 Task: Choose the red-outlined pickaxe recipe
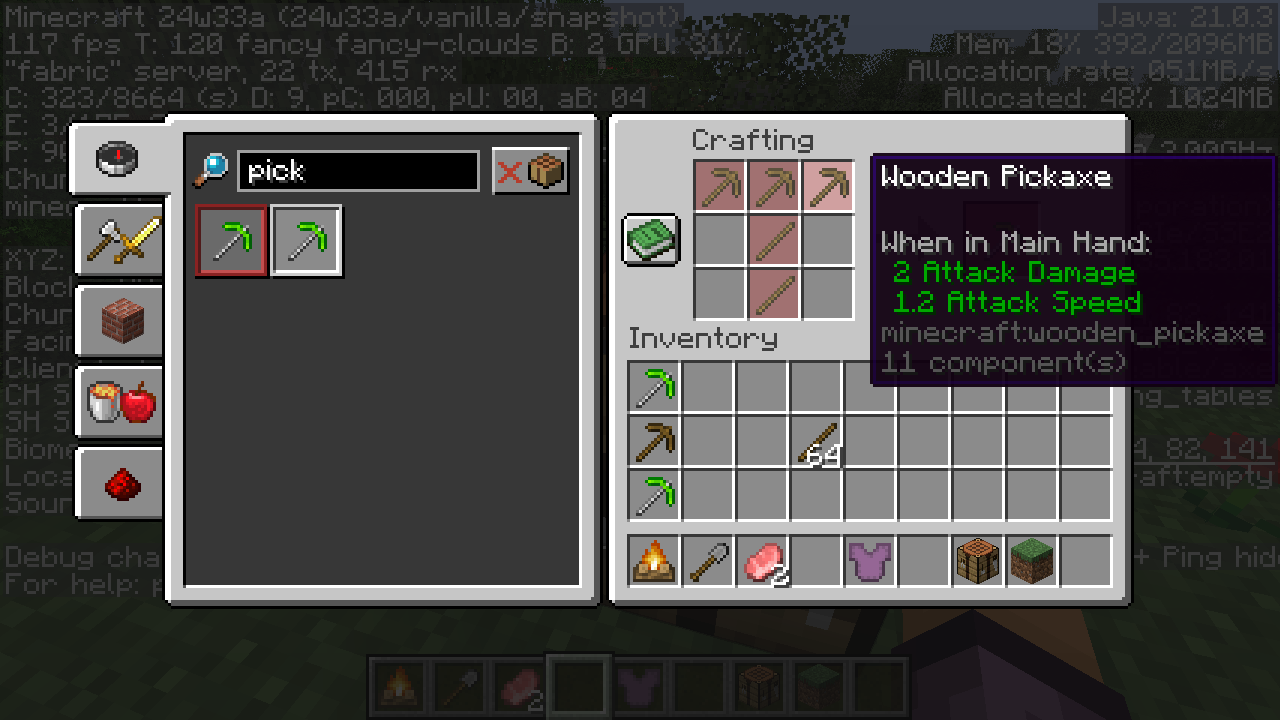232,241
